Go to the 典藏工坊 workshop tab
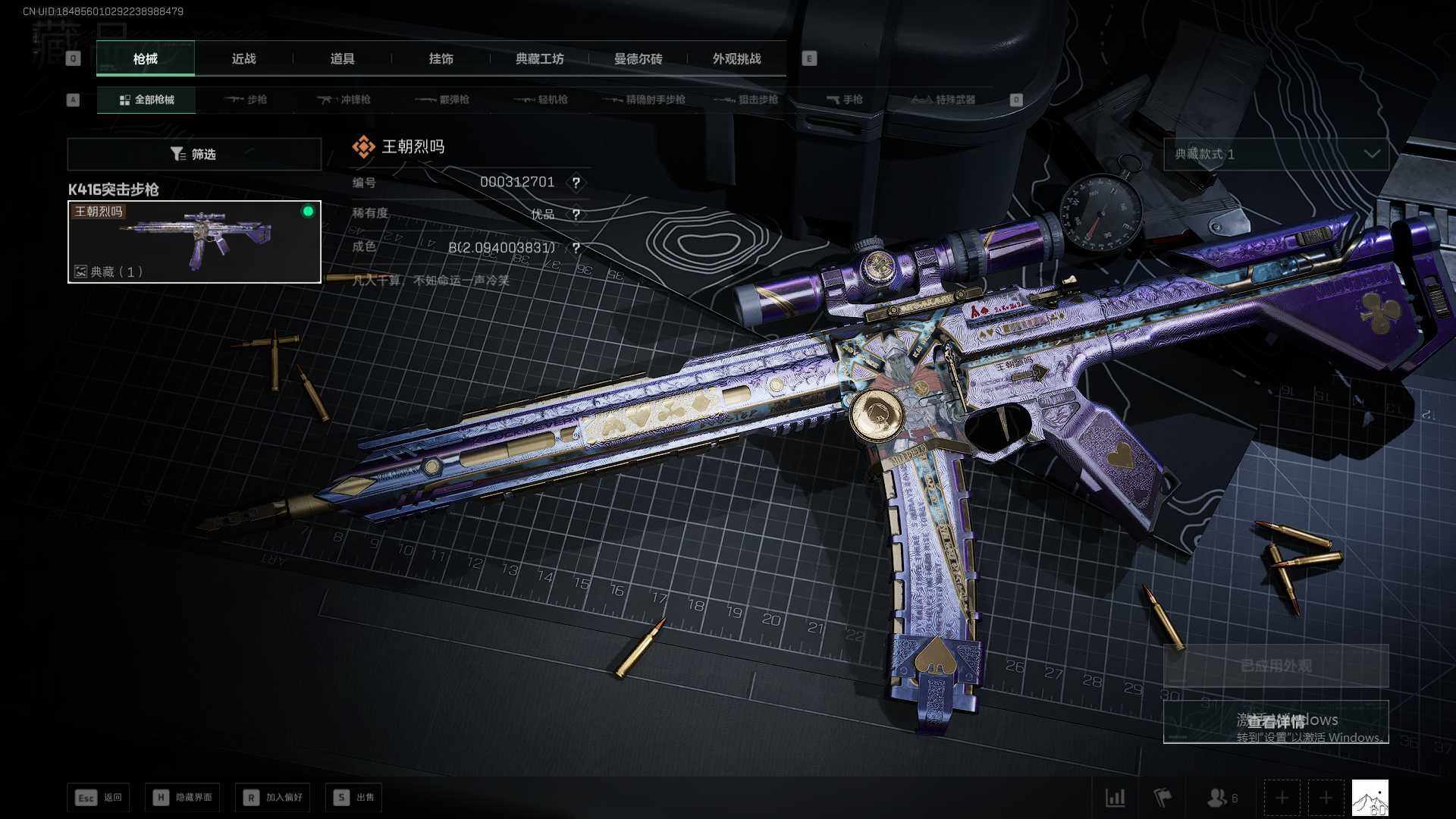This screenshot has width=1456, height=819. click(x=539, y=58)
